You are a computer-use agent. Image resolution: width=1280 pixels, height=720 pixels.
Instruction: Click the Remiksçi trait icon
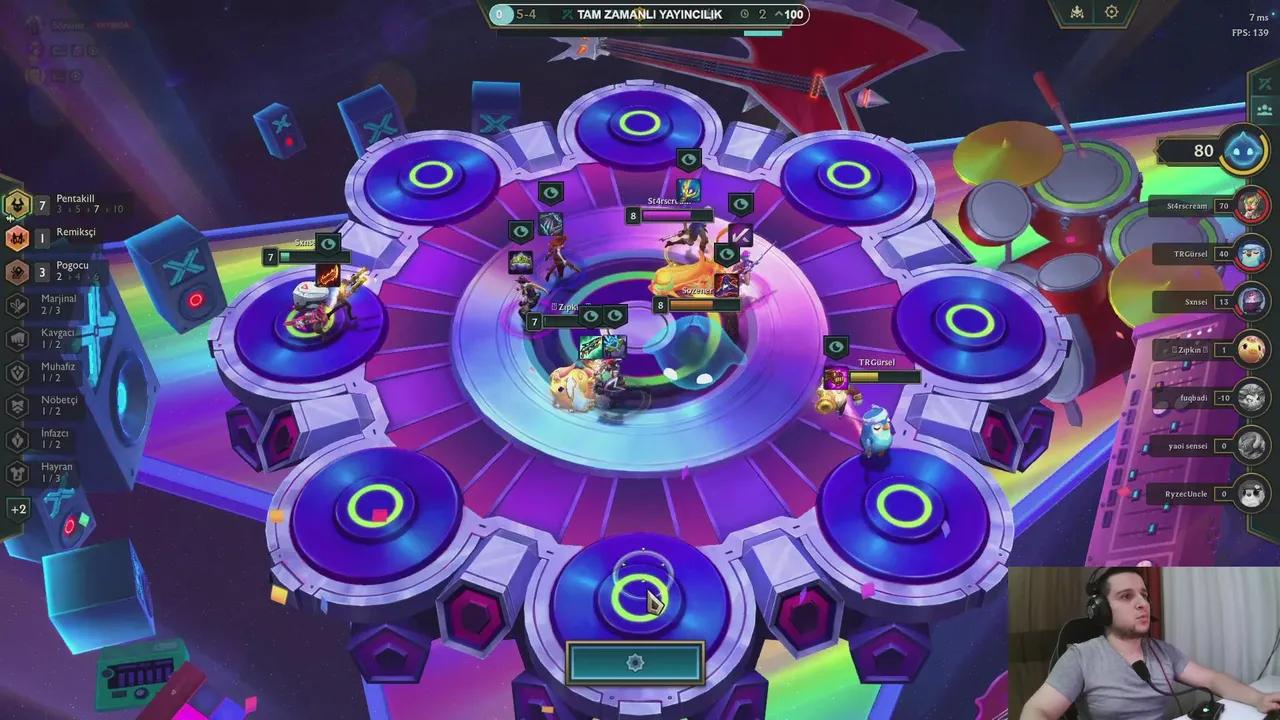pos(15,238)
